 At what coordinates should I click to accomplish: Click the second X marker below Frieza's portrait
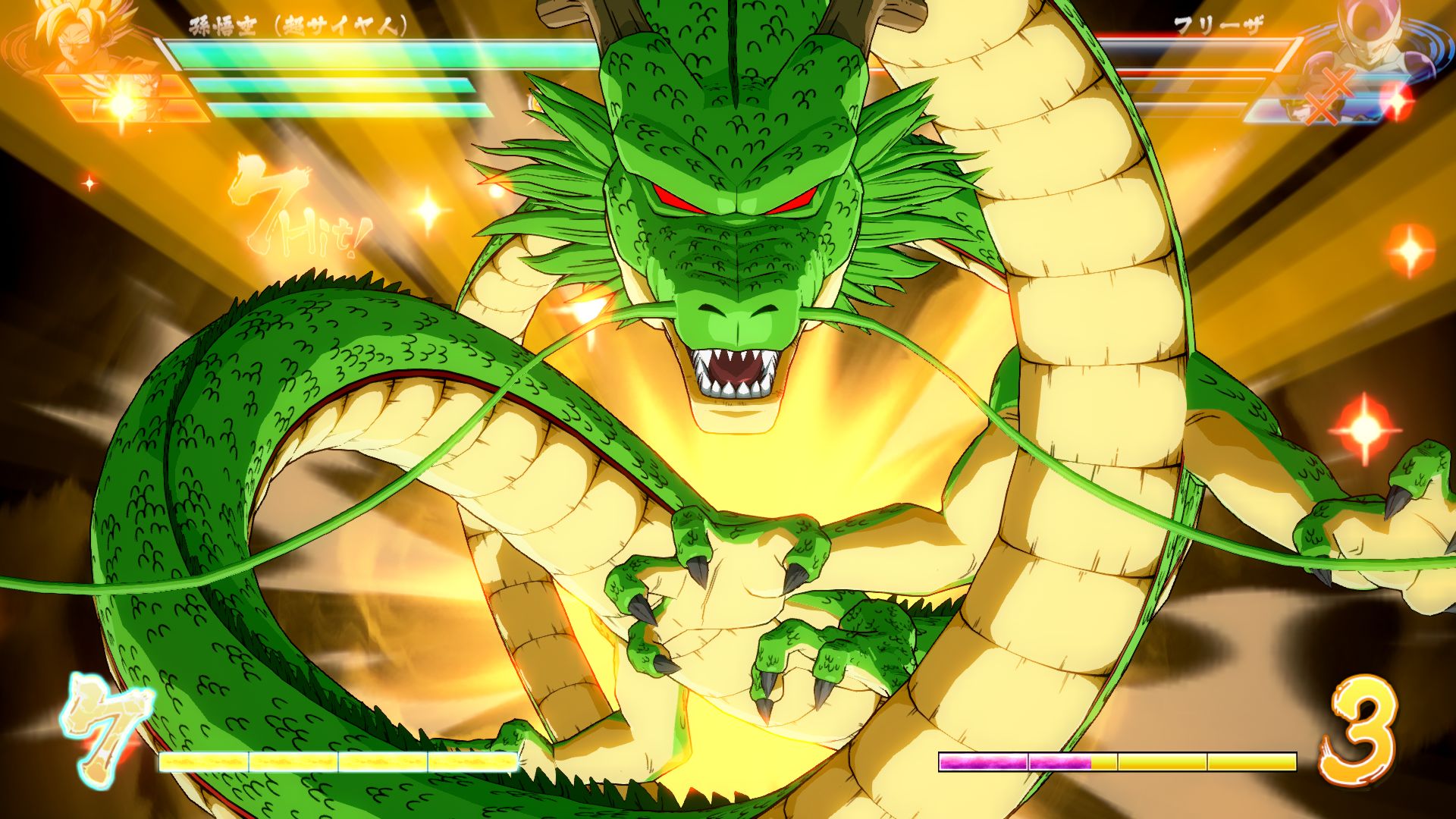[1320, 109]
